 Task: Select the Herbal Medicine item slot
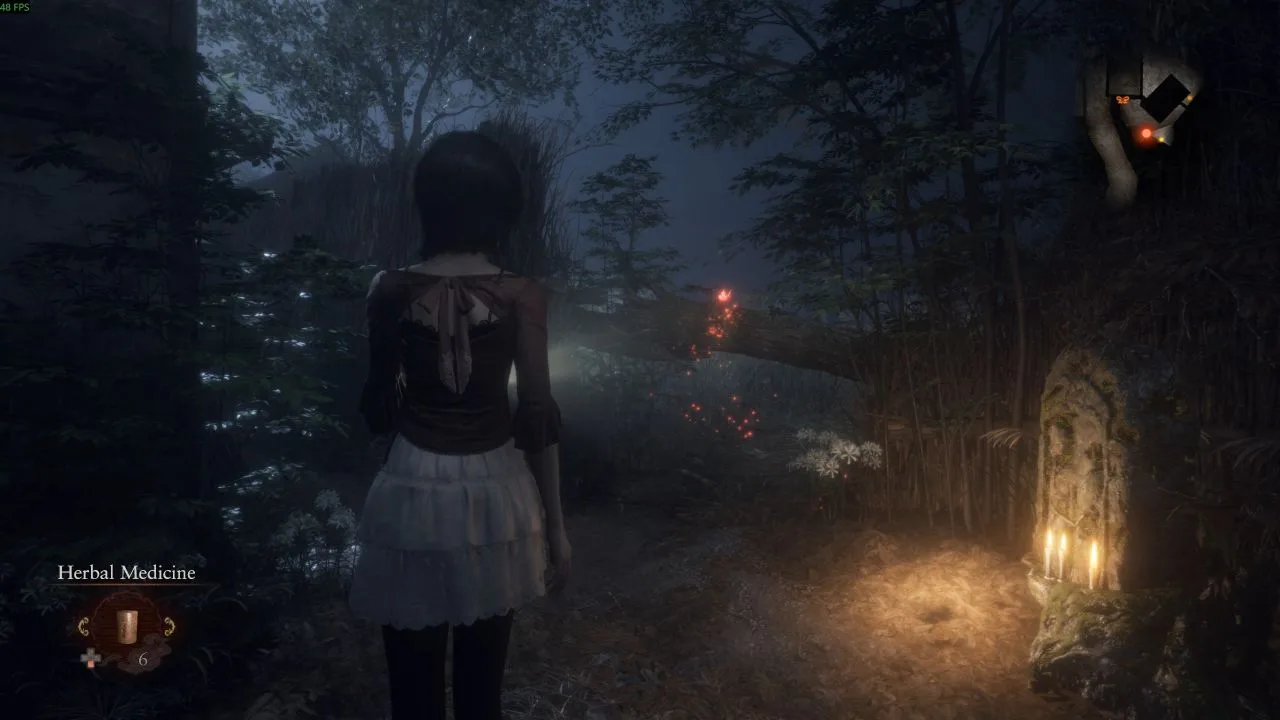[126, 626]
